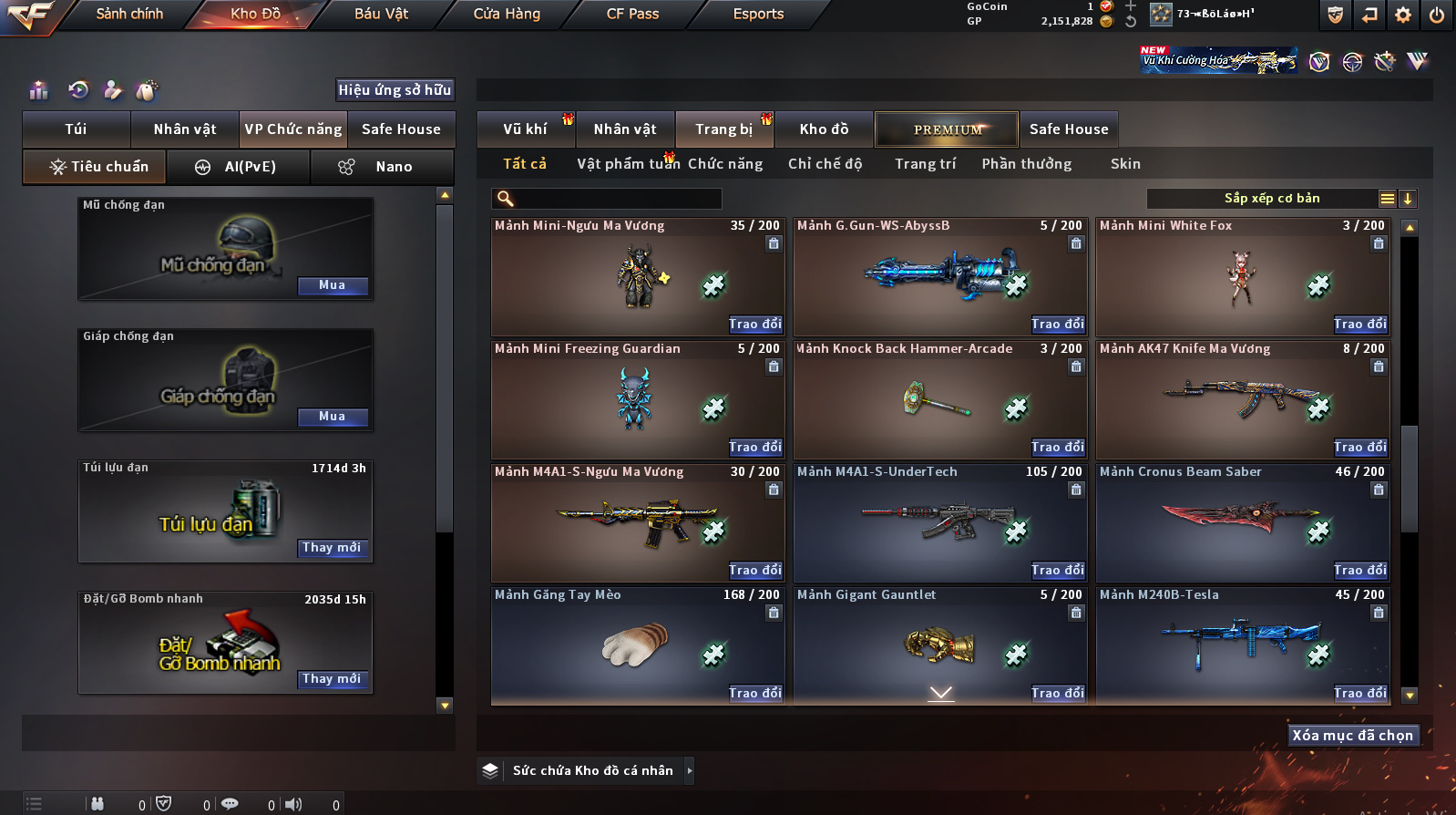1456x815 pixels.
Task: Expand Sức chứa Kho đồ cá nhân
Action: (690, 770)
